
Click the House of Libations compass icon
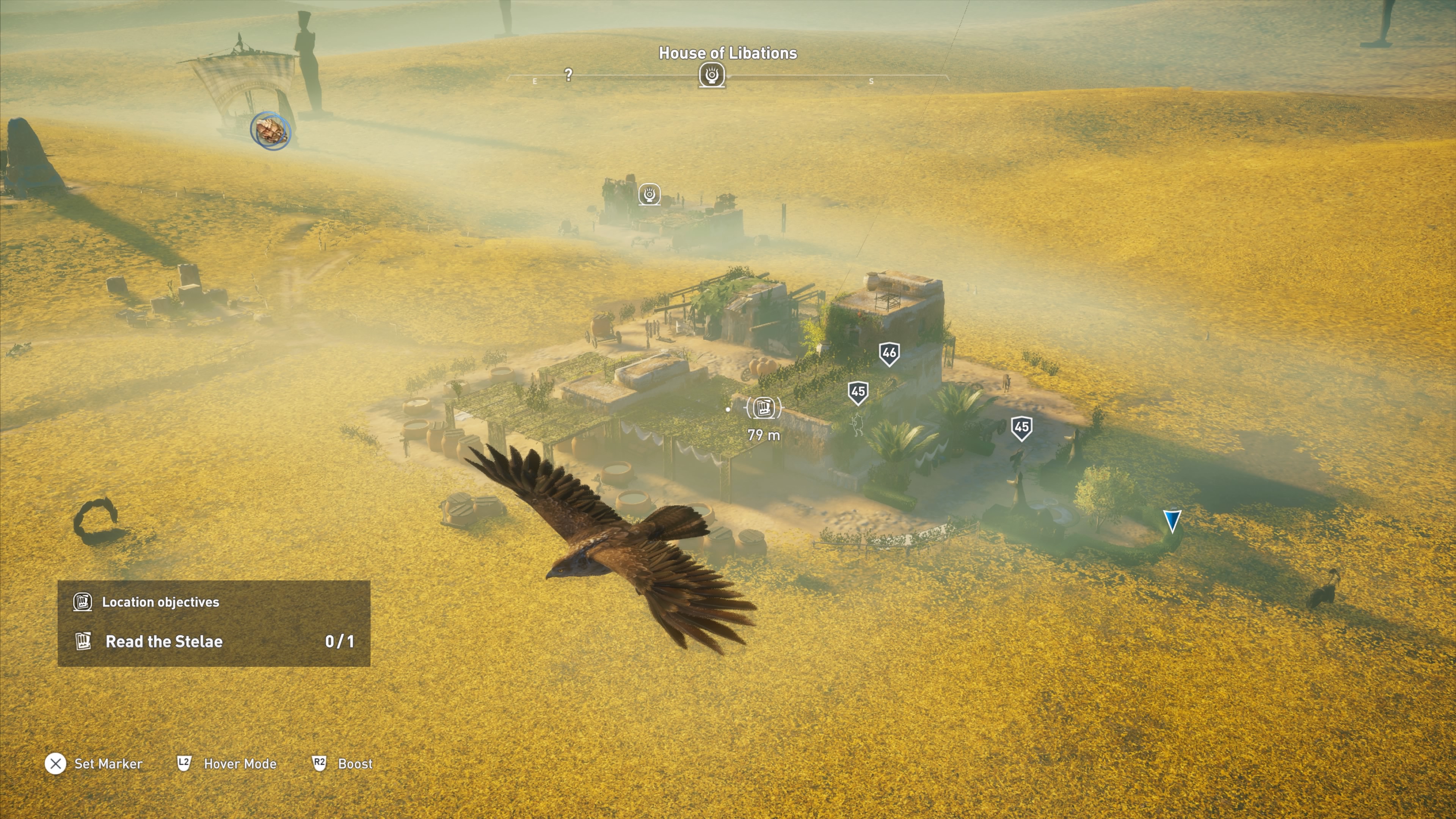click(x=712, y=75)
